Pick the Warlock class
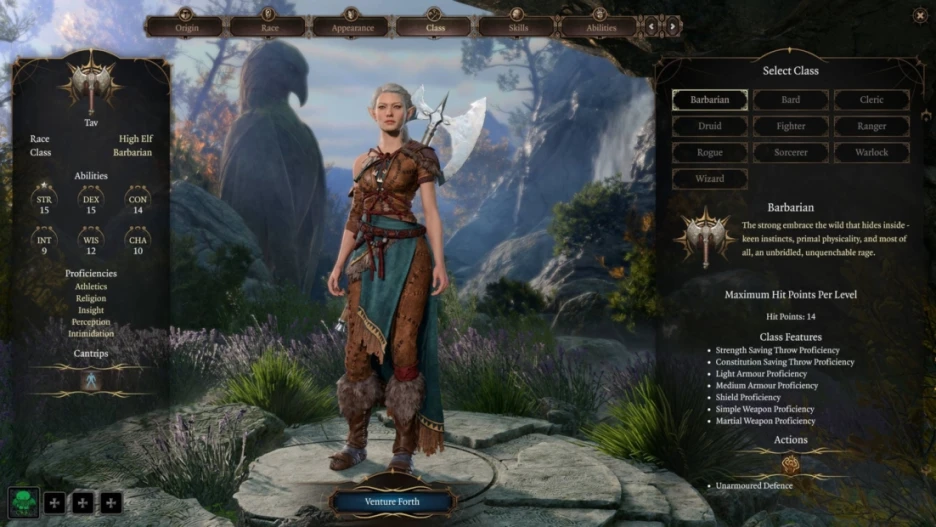 (871, 153)
